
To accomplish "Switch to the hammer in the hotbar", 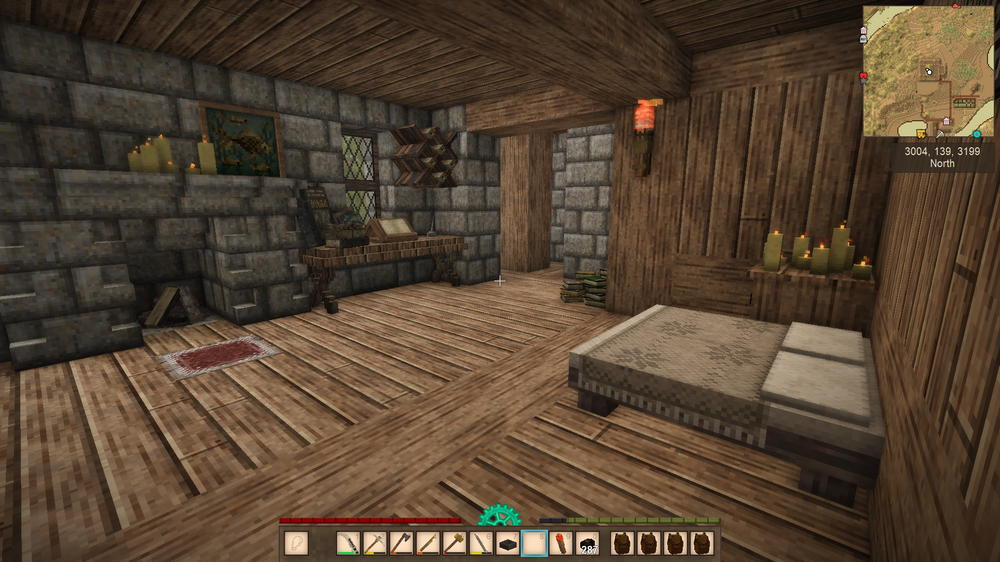I will click(455, 544).
